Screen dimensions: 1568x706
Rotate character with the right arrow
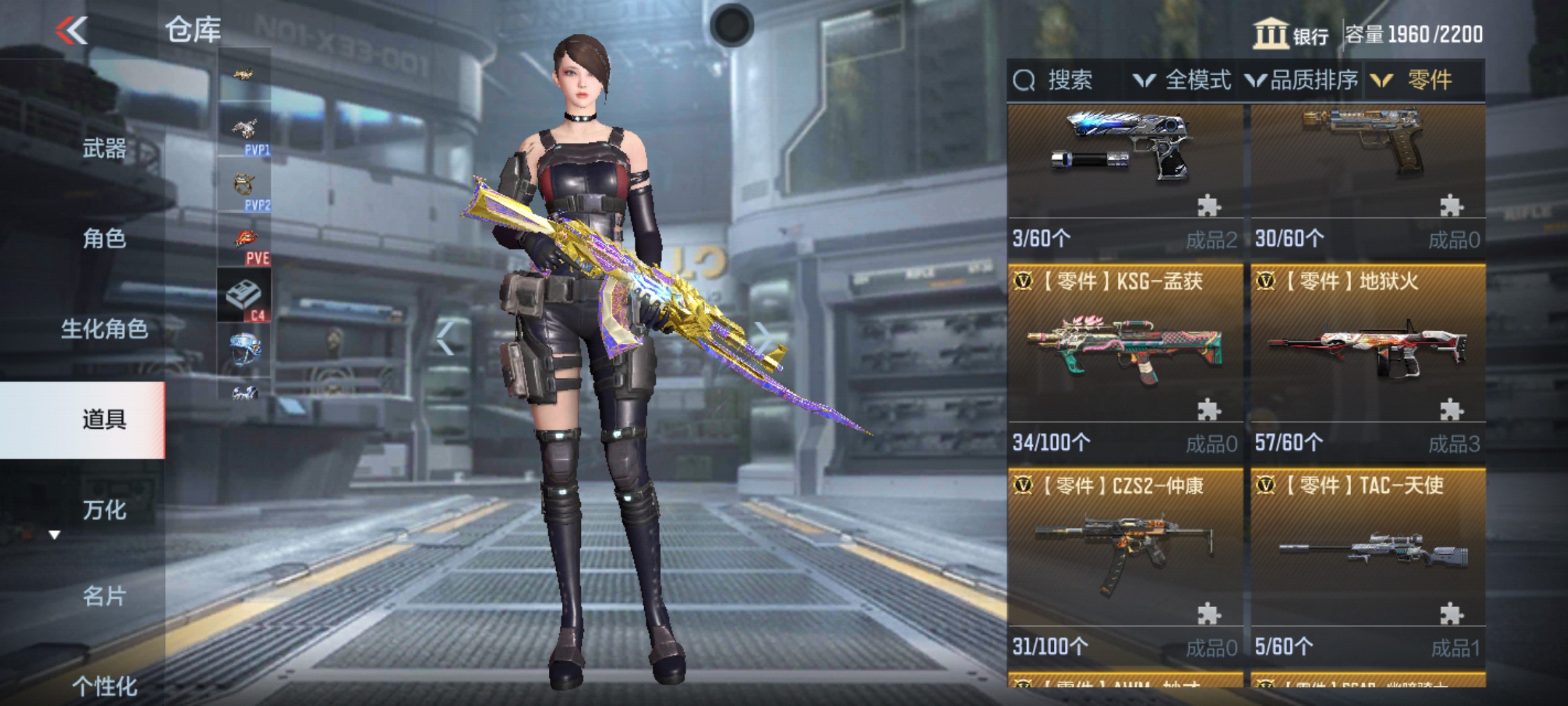(761, 338)
